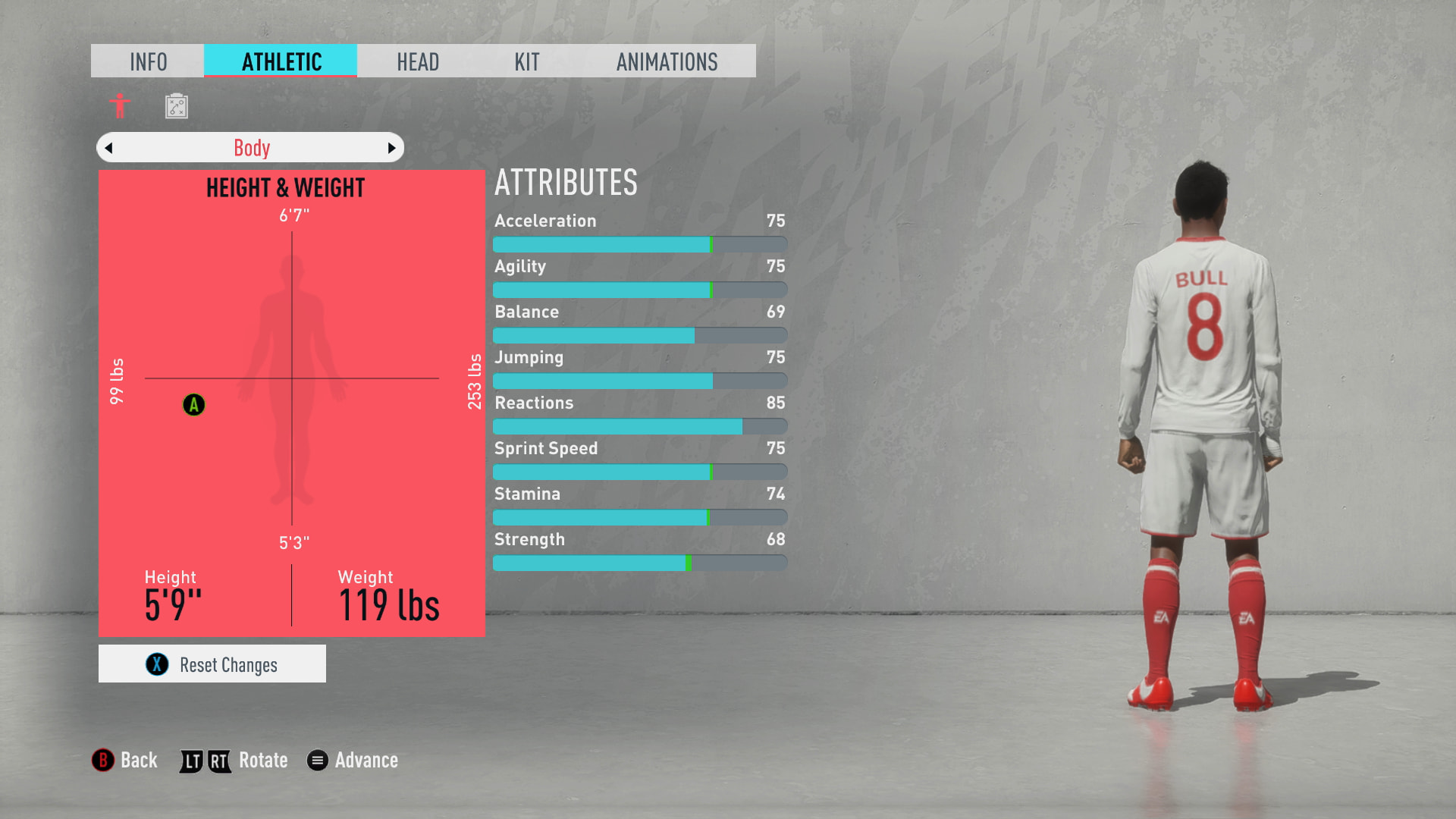
Task: Choose Advance to continue
Action: pyautogui.click(x=353, y=760)
